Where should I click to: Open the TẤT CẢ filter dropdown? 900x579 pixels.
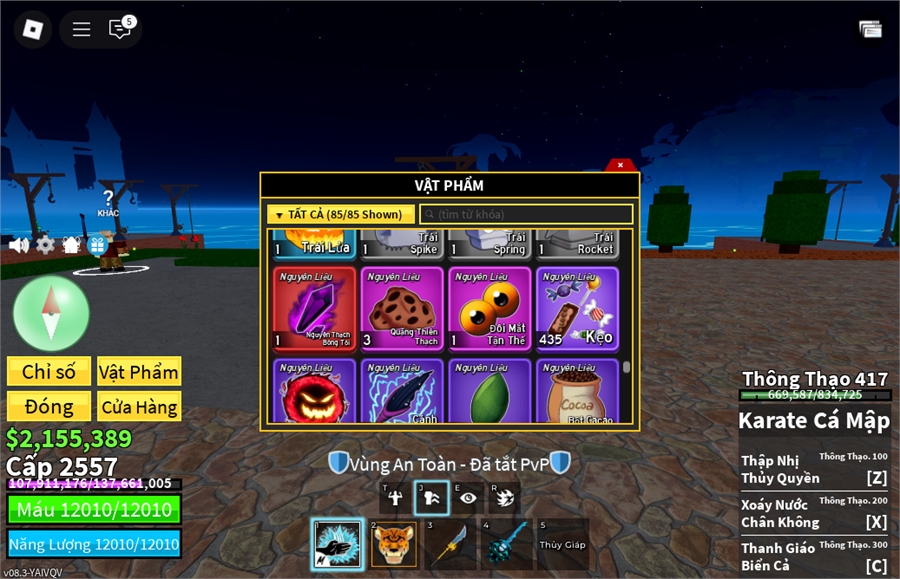point(340,214)
